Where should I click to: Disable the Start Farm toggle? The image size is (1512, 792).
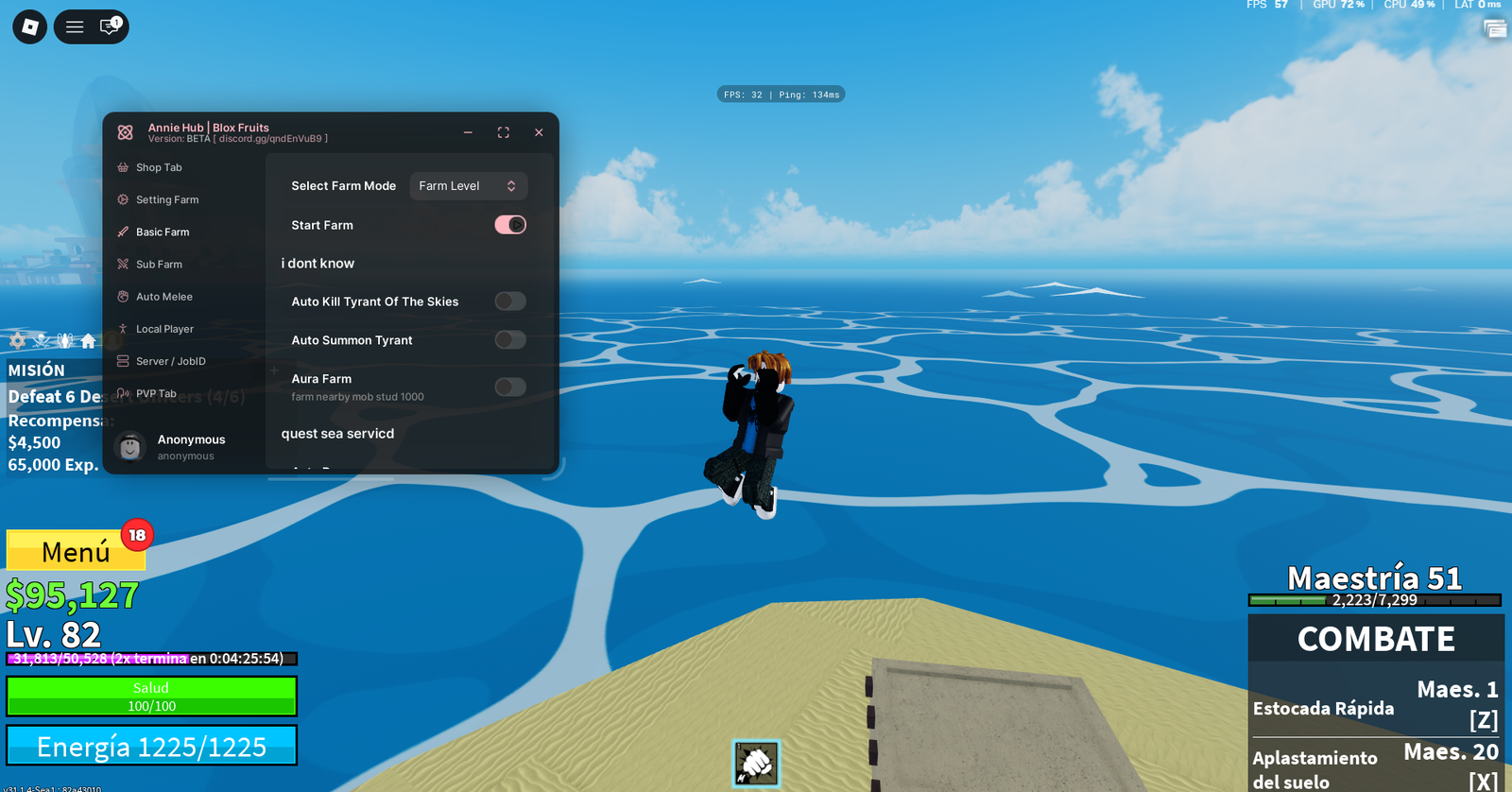510,224
